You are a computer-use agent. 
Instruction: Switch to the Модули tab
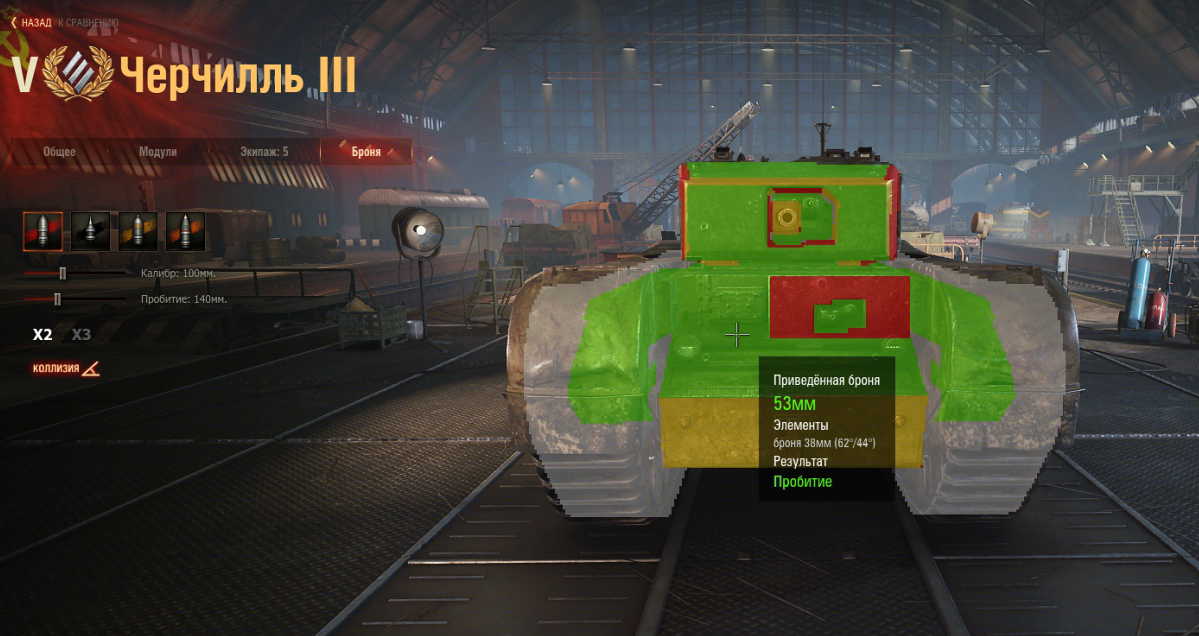pos(158,152)
